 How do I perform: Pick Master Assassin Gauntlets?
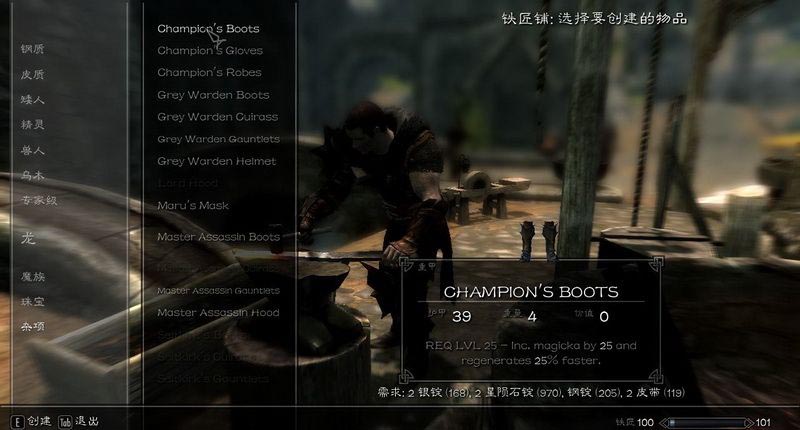point(218,291)
